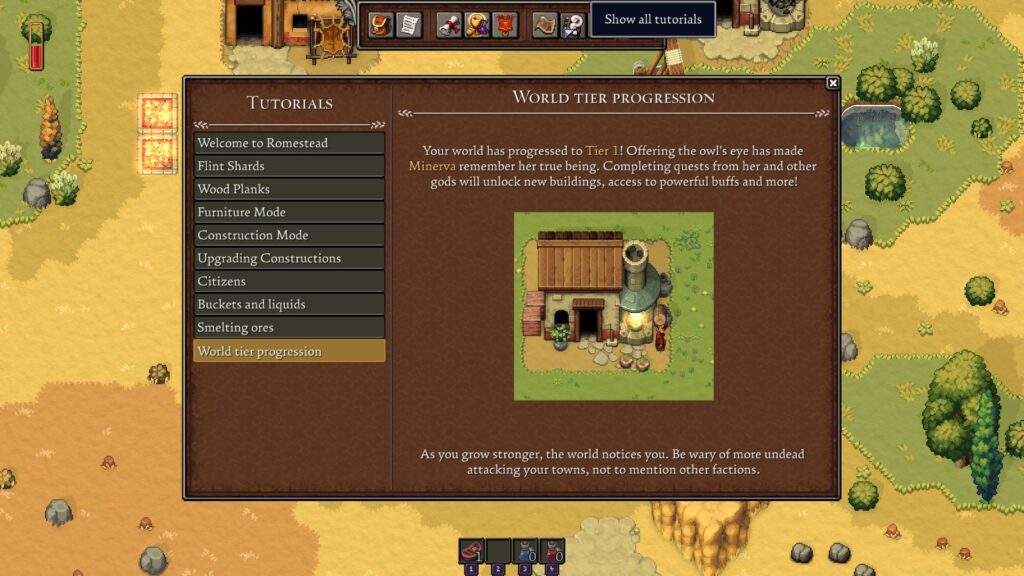1024x576 pixels.
Task: Show the Smelting ores tutorial
Action: [289, 327]
